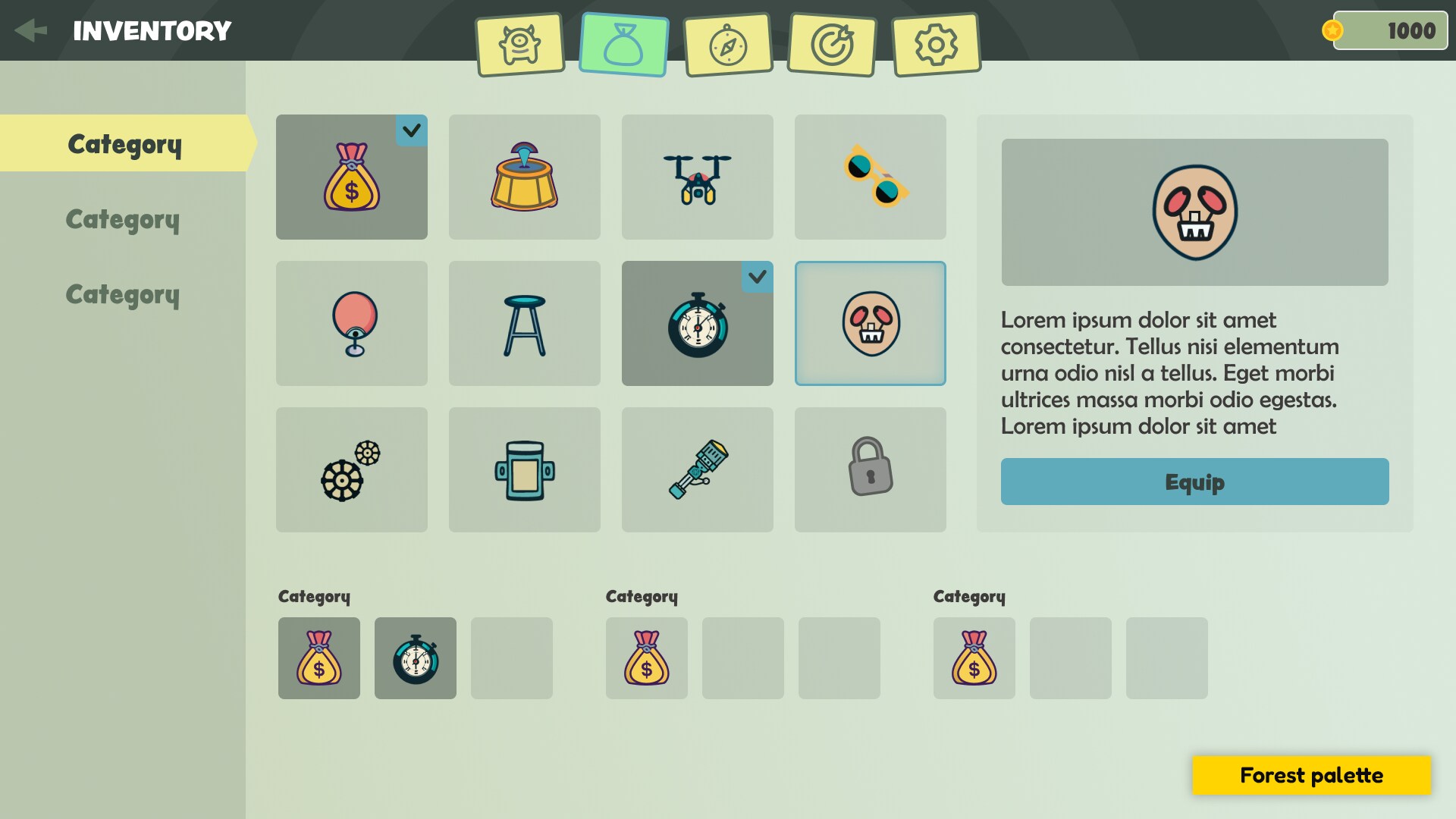The height and width of the screenshot is (819, 1456).
Task: Select the sunglasses item
Action: tap(870, 176)
